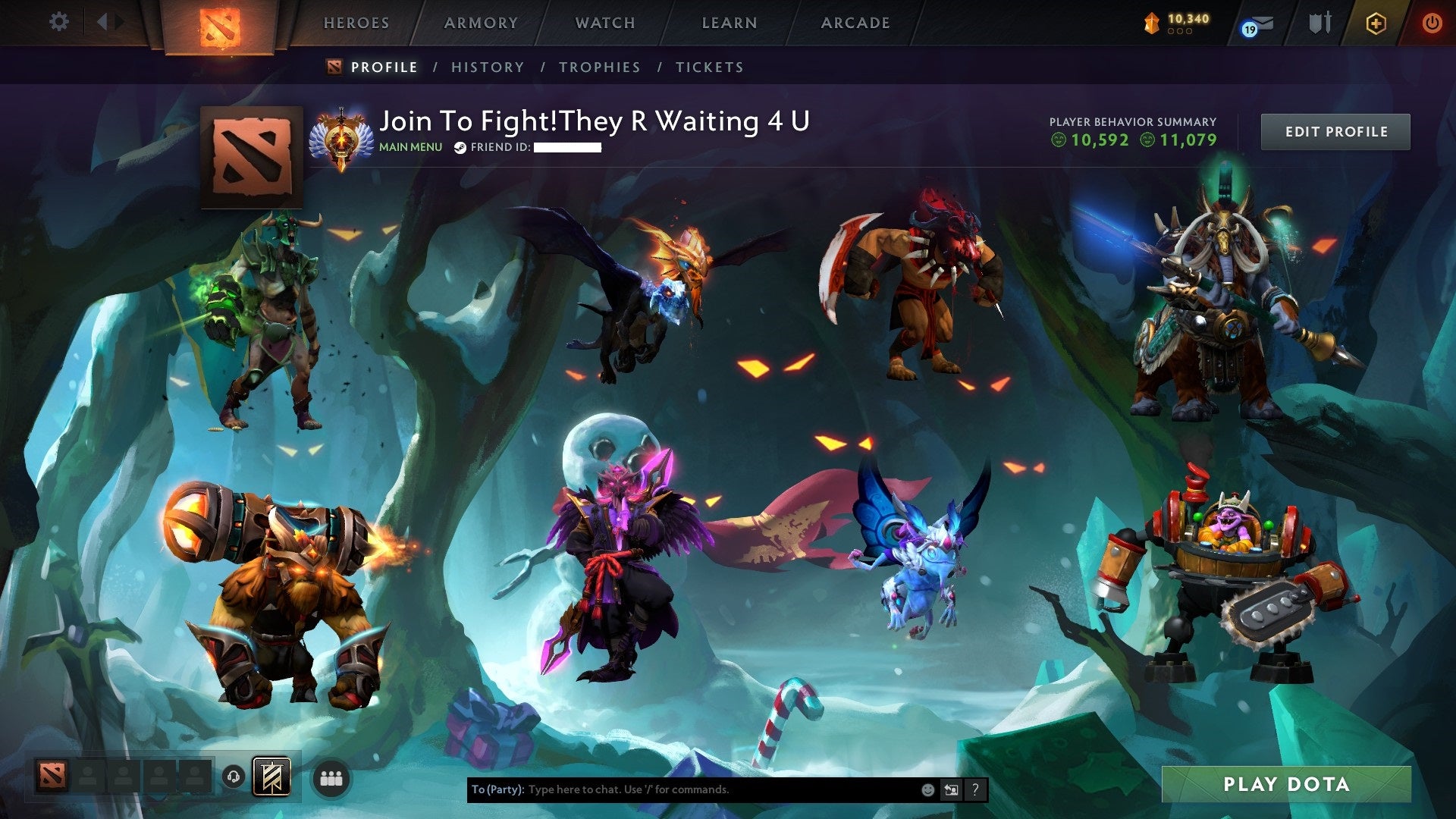Viewport: 1456px width, 819px height.
Task: Switch to the Trophies tab
Action: point(600,67)
